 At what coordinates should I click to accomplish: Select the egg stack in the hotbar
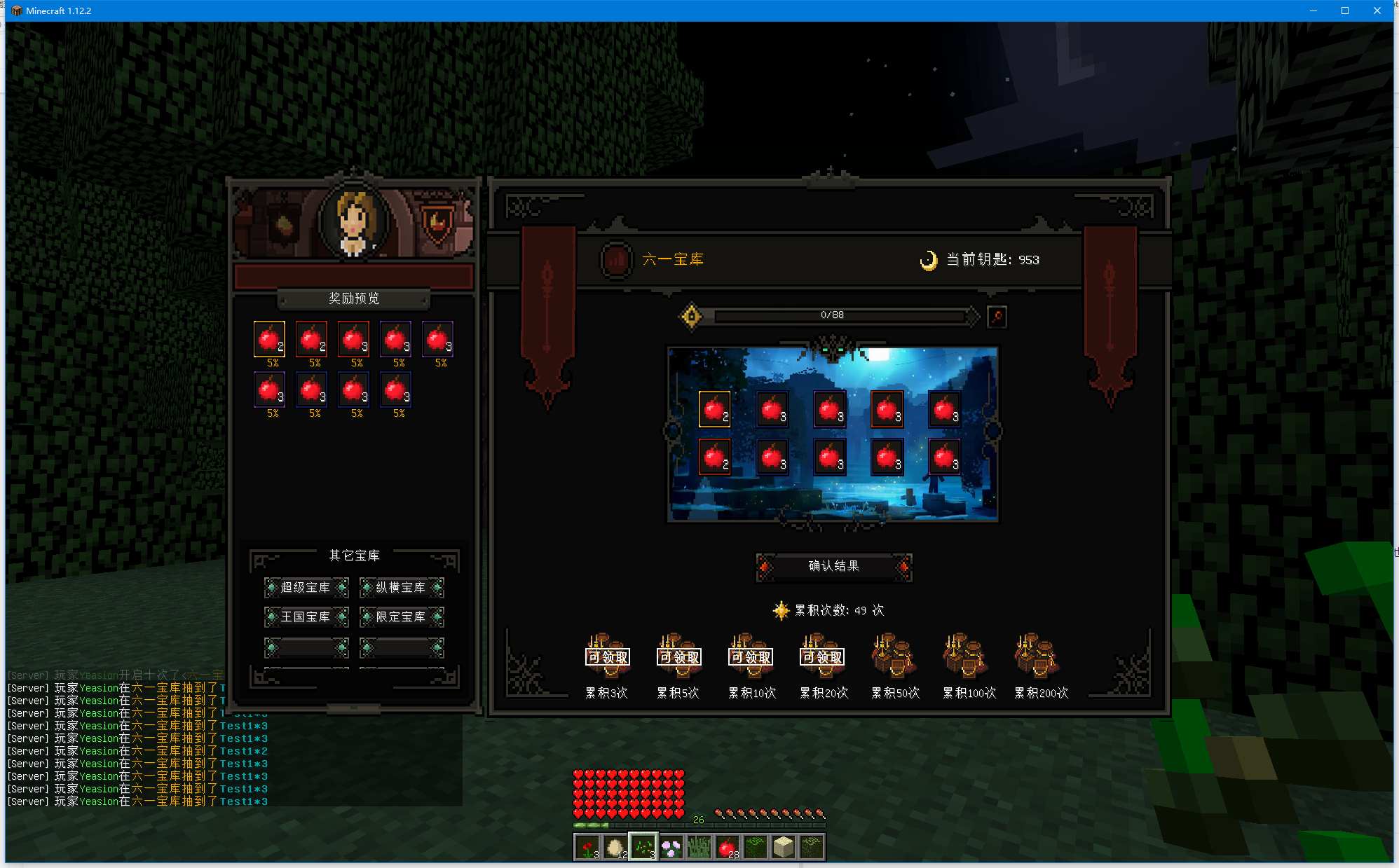[615, 847]
